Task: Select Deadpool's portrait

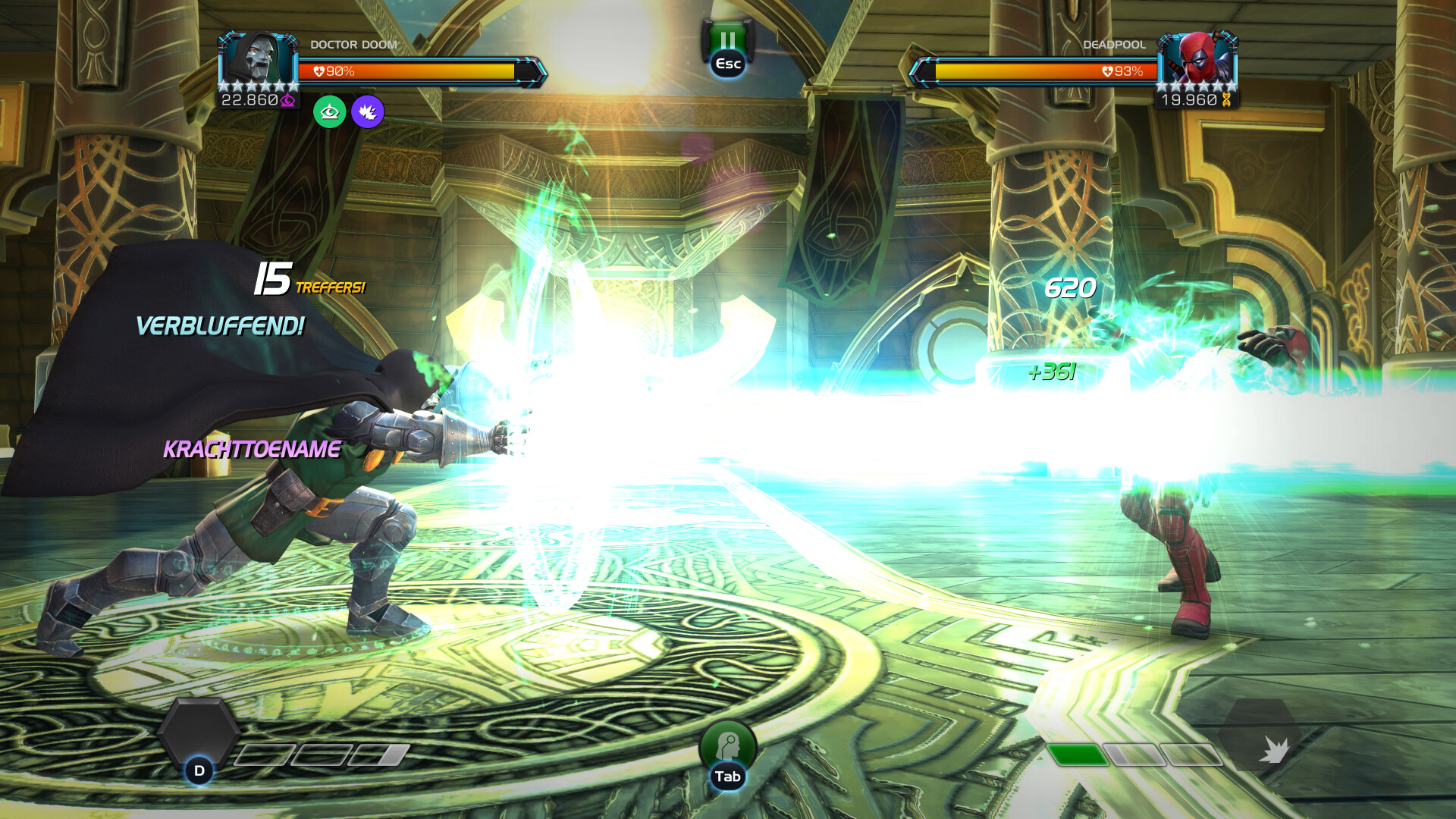Action: click(x=1197, y=59)
